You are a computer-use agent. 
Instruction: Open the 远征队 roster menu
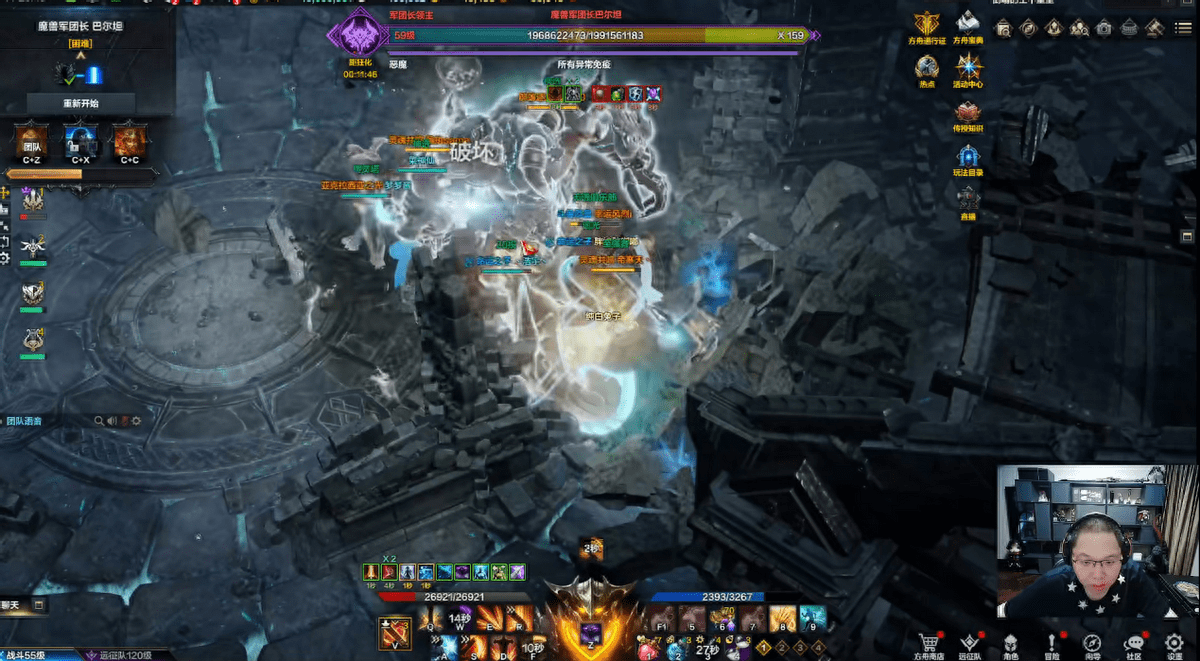(x=969, y=644)
